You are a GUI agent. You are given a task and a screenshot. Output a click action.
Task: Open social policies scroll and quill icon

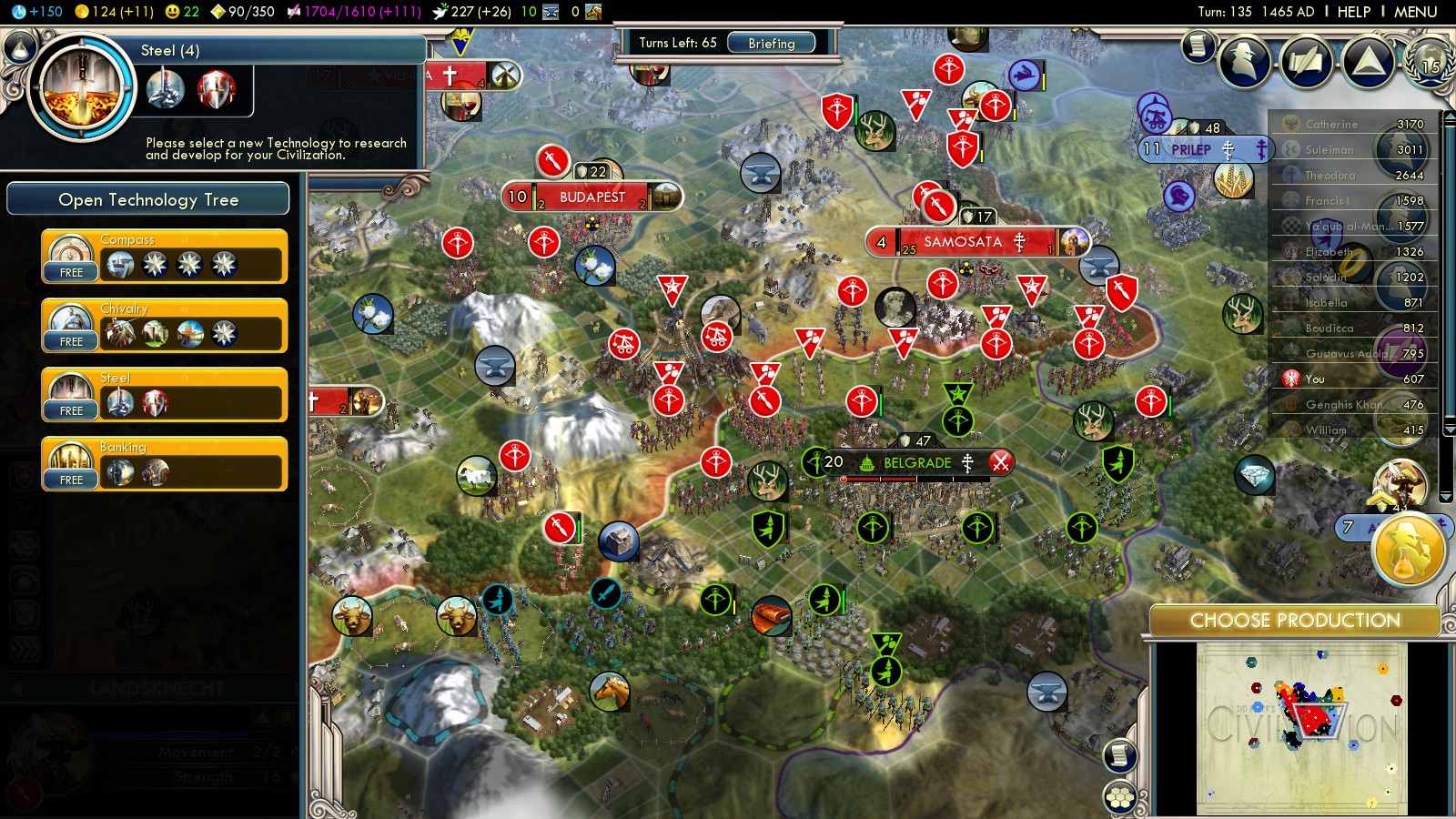coord(1307,62)
